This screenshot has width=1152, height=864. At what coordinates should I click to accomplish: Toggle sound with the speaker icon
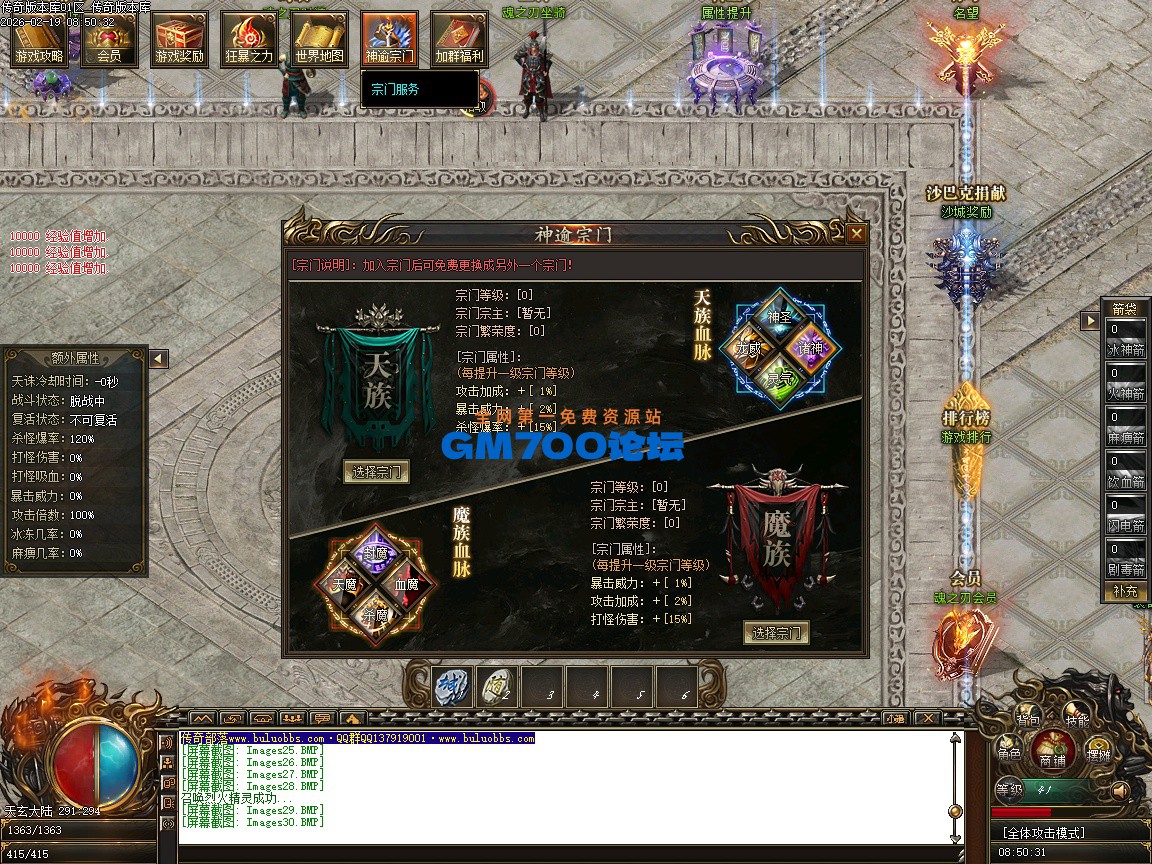click(x=1120, y=791)
